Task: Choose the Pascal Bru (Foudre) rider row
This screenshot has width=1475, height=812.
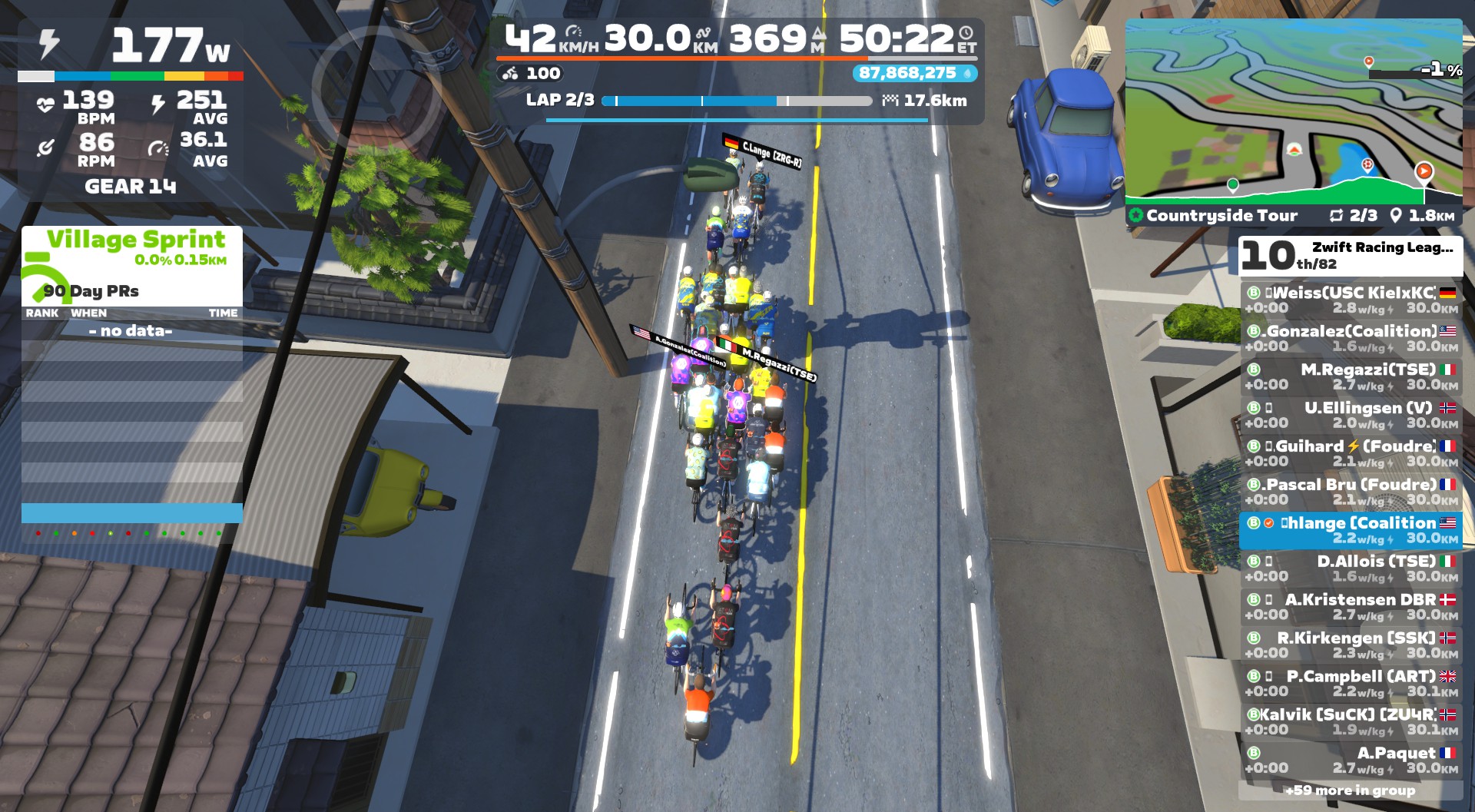Action: pos(1351,492)
